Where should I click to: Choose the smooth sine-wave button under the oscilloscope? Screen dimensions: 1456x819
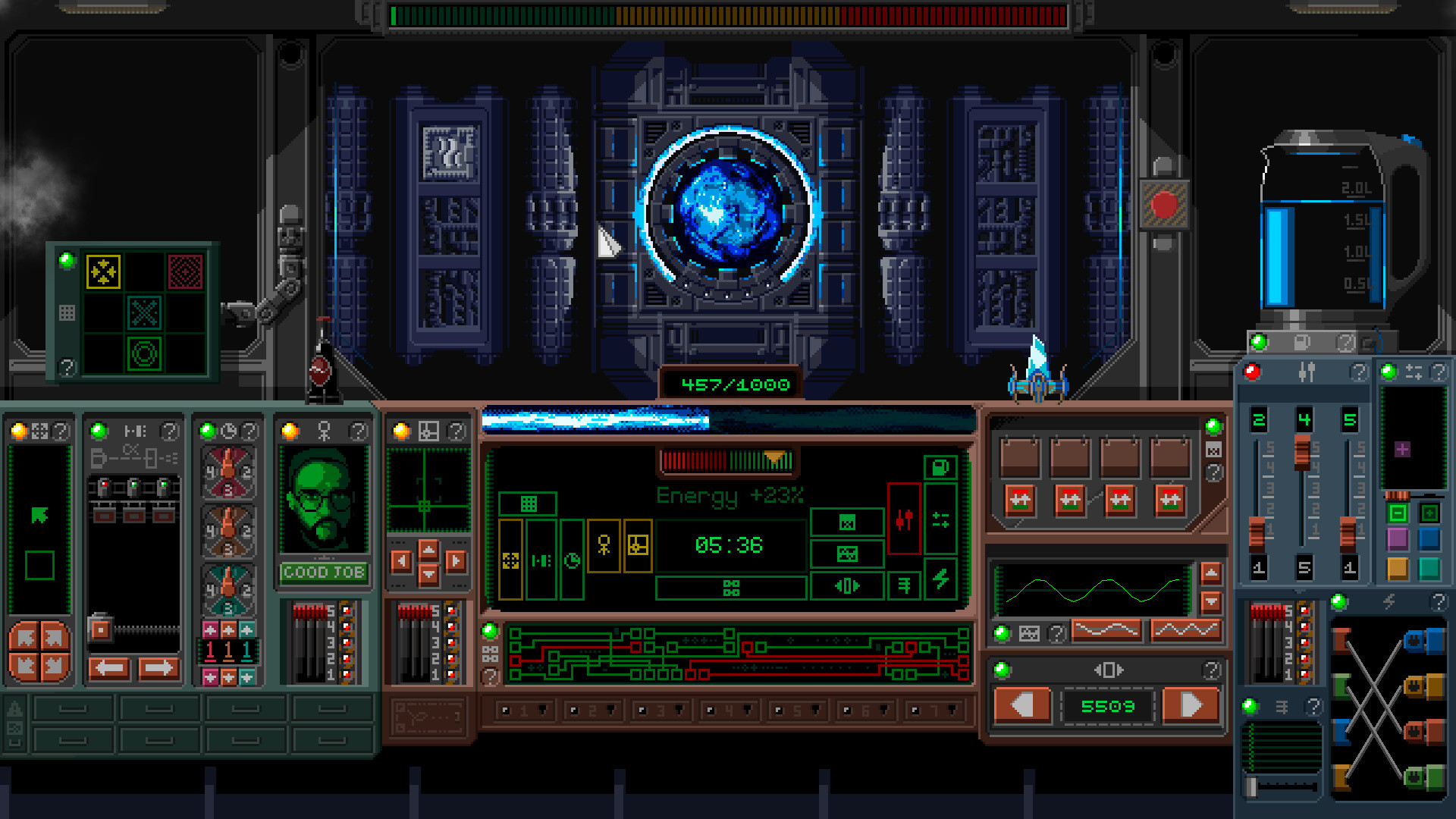[x=1106, y=630]
